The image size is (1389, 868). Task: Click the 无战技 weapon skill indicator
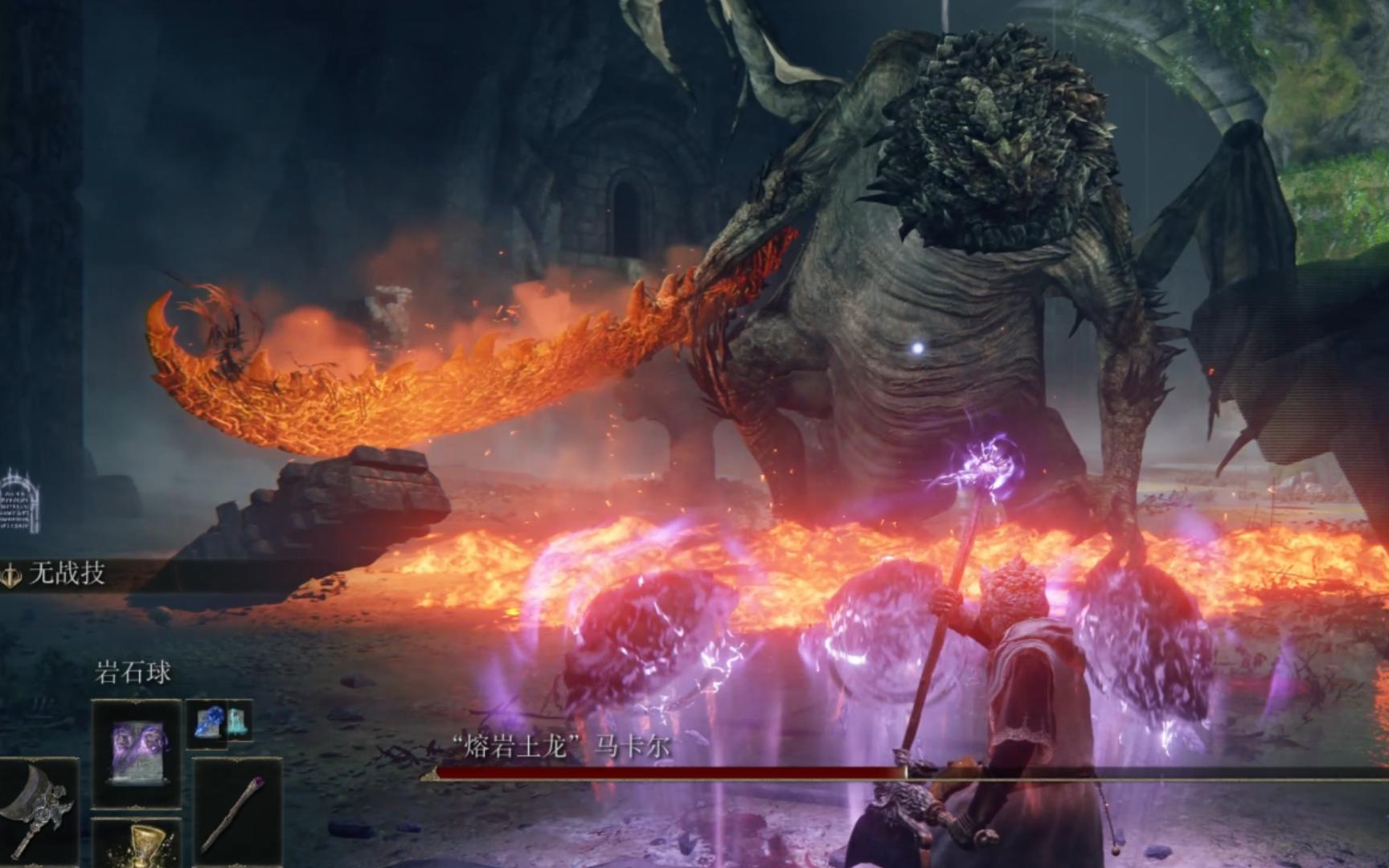point(55,574)
